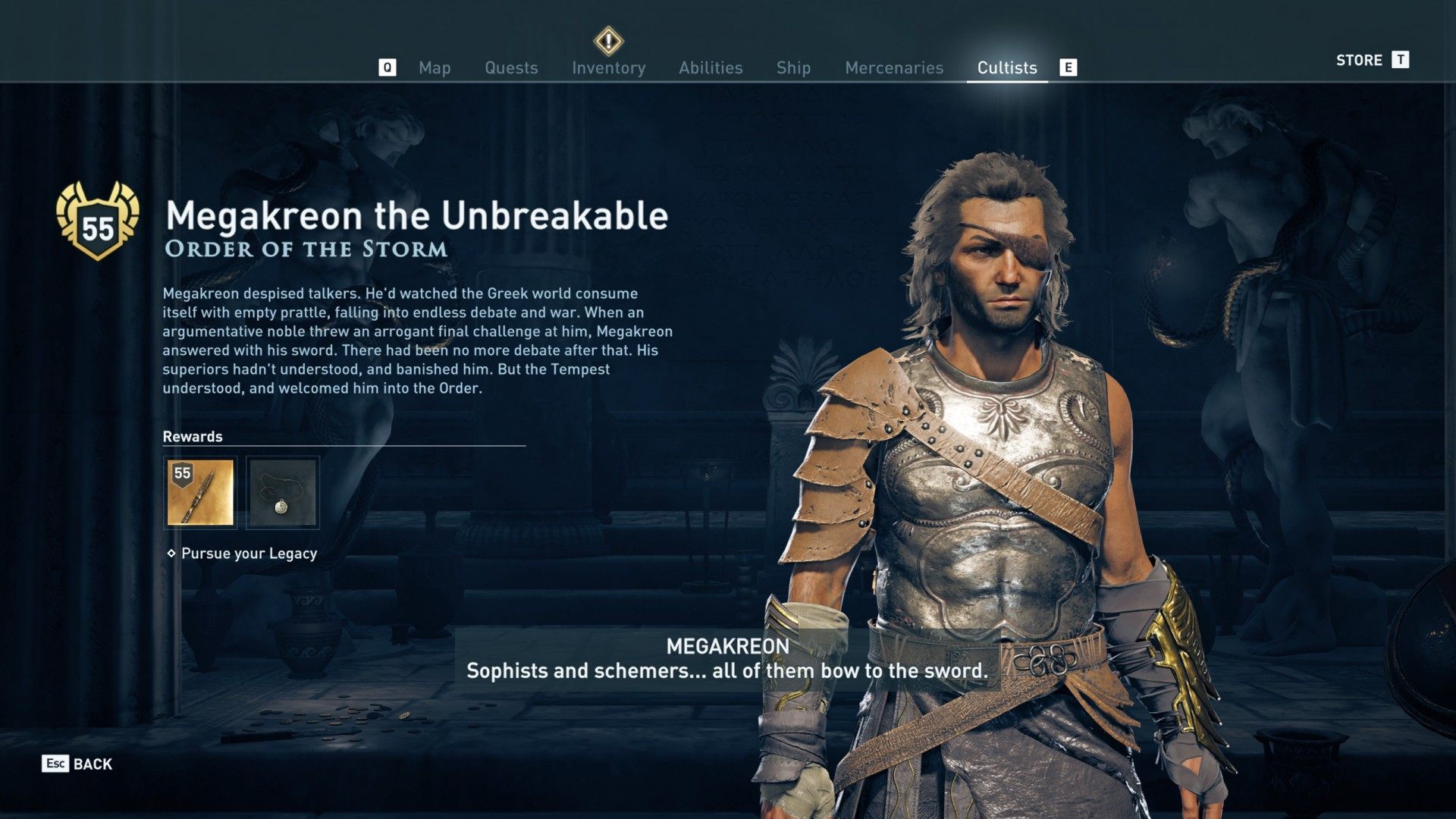The image size is (1456, 819).
Task: Open the Quests tab
Action: (511, 68)
